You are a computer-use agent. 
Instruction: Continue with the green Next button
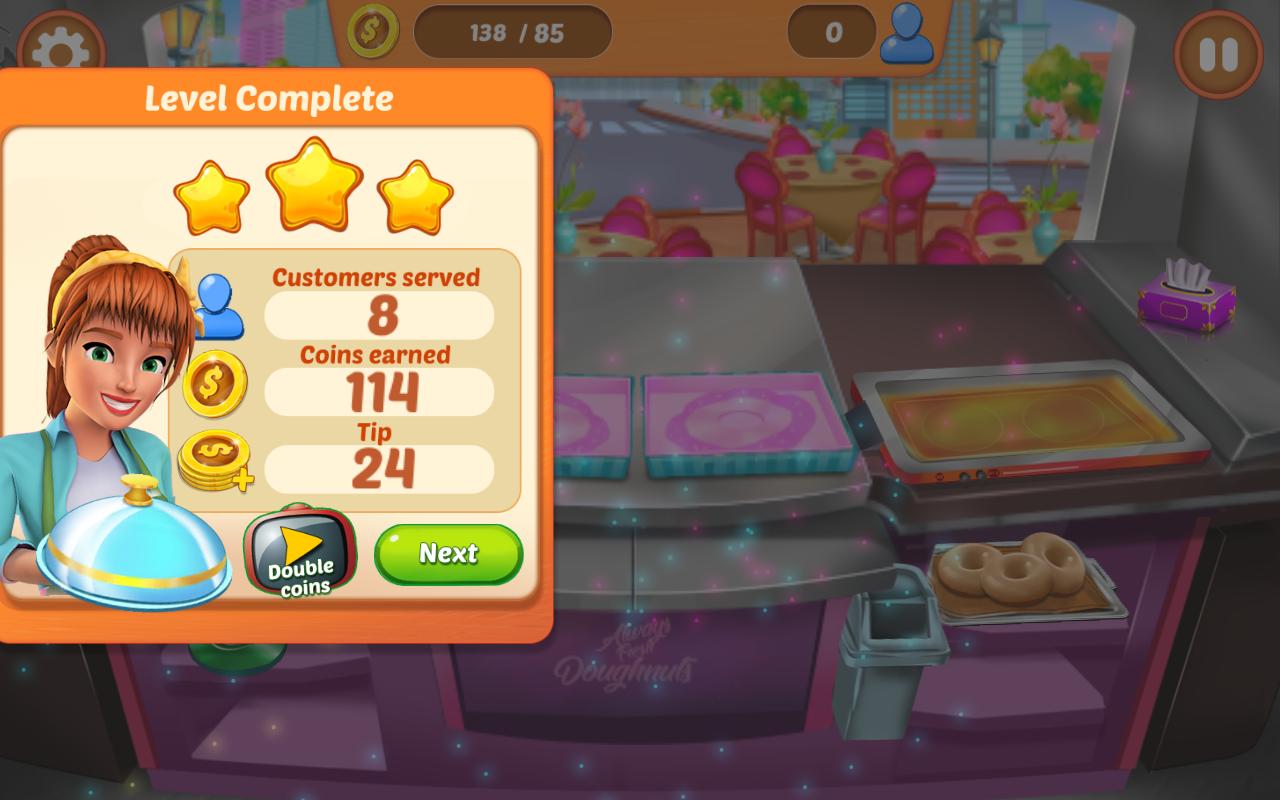448,554
